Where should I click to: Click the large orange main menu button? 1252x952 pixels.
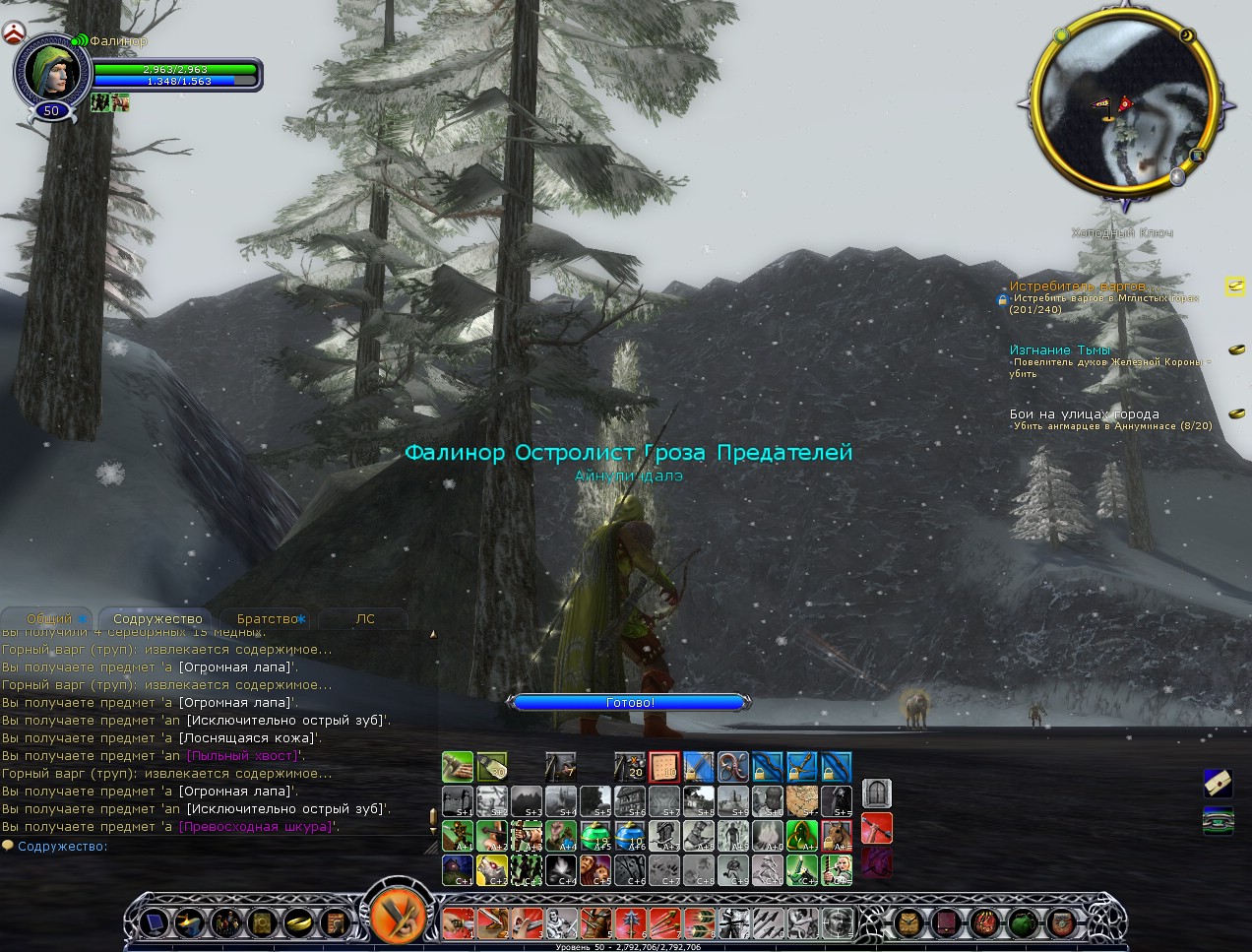point(398,914)
